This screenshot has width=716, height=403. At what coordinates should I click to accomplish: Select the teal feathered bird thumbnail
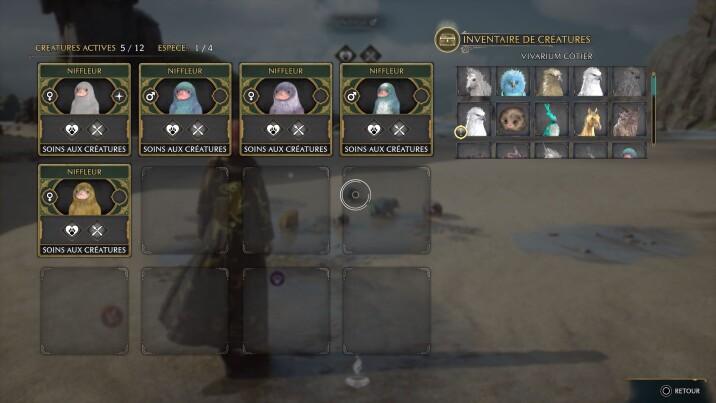coord(551,121)
